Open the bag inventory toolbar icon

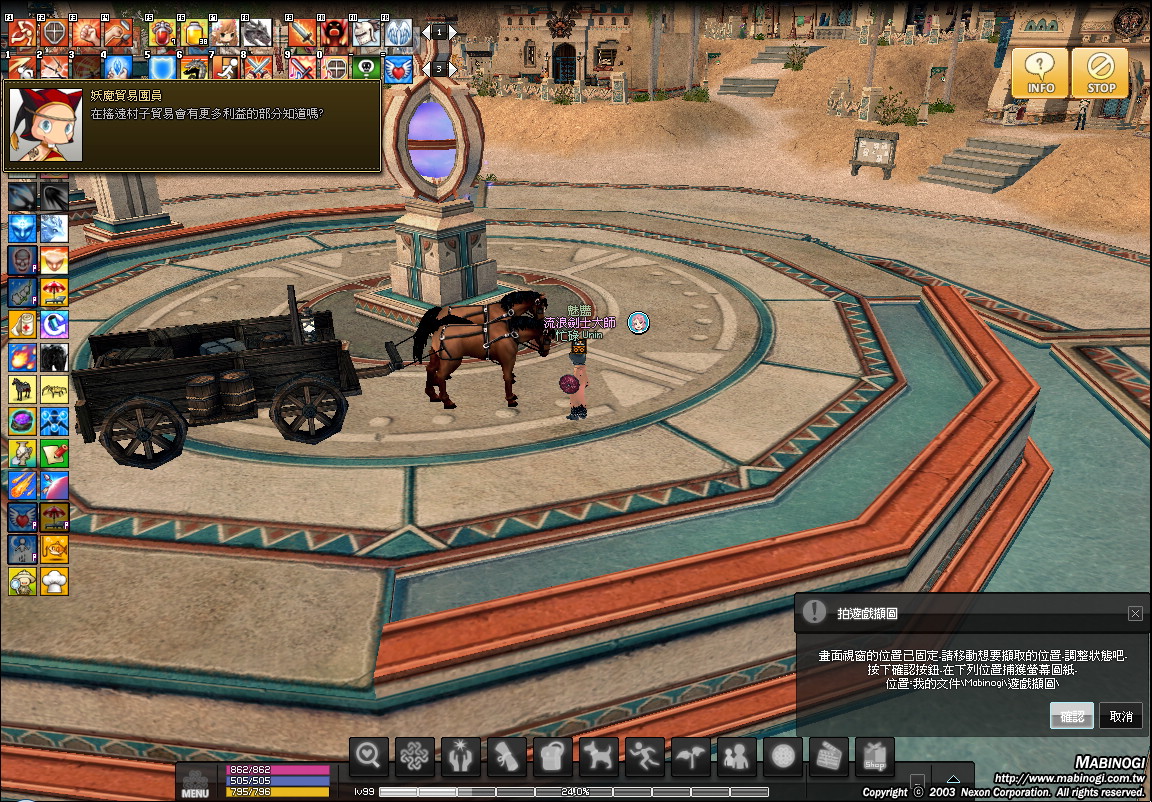tap(553, 758)
